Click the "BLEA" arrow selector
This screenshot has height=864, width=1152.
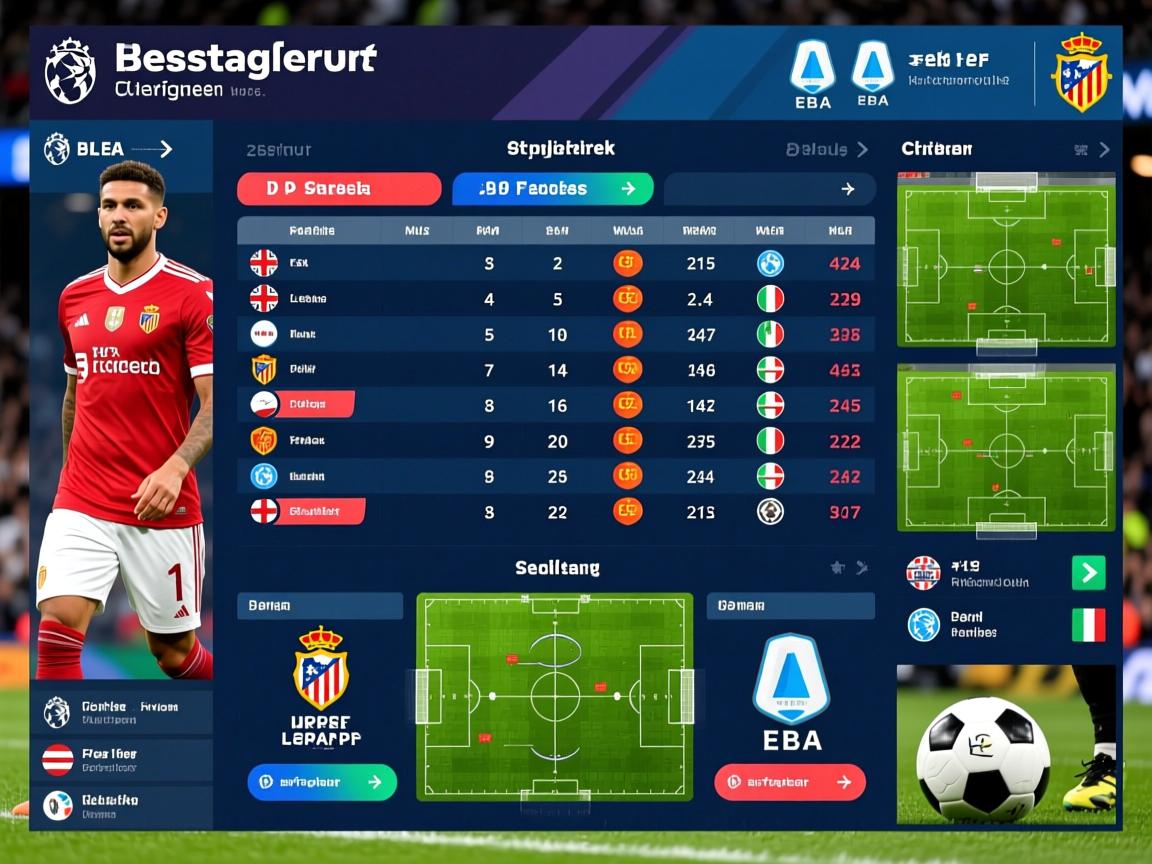(x=110, y=150)
